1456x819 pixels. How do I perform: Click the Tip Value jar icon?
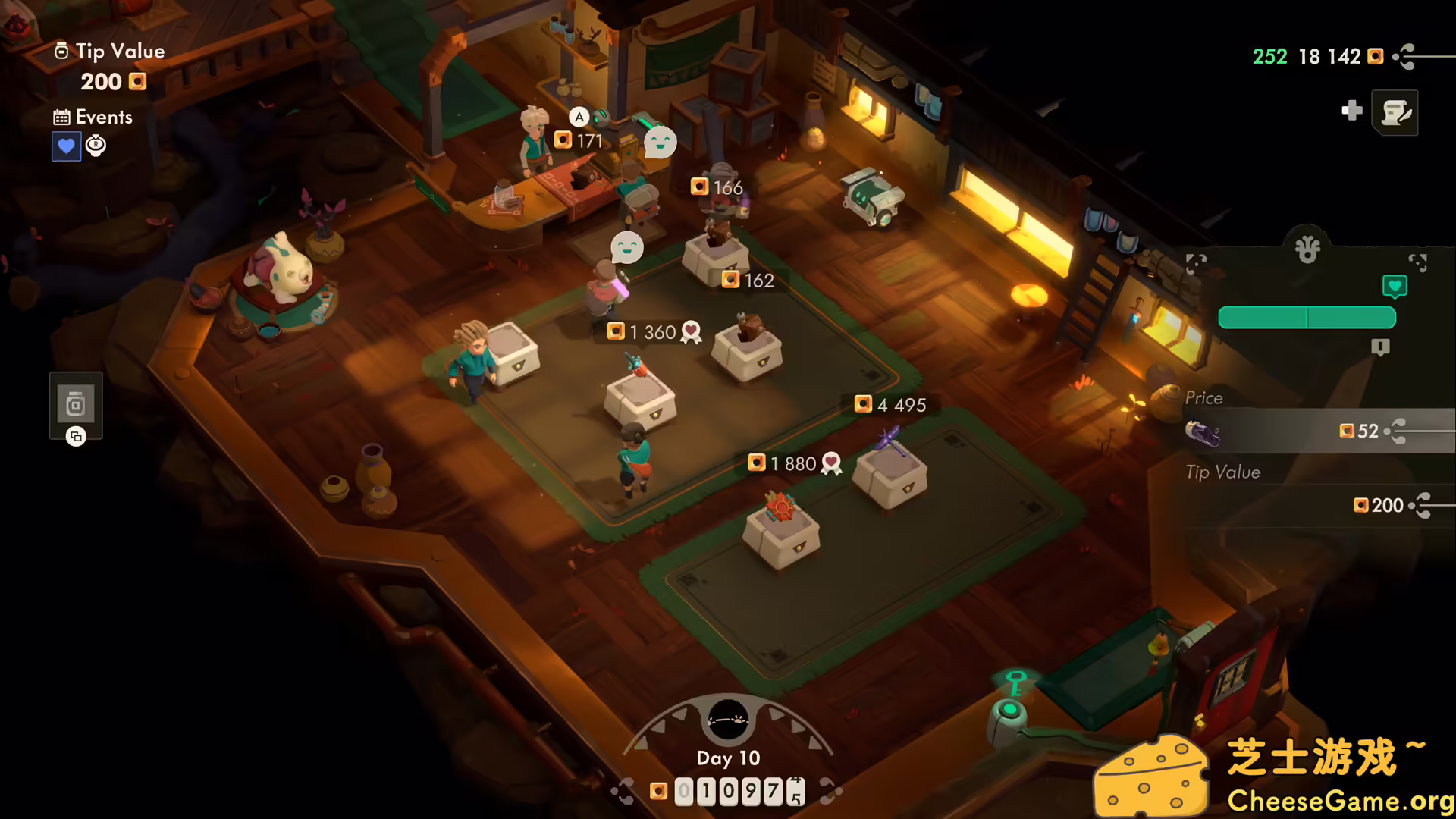[63, 52]
